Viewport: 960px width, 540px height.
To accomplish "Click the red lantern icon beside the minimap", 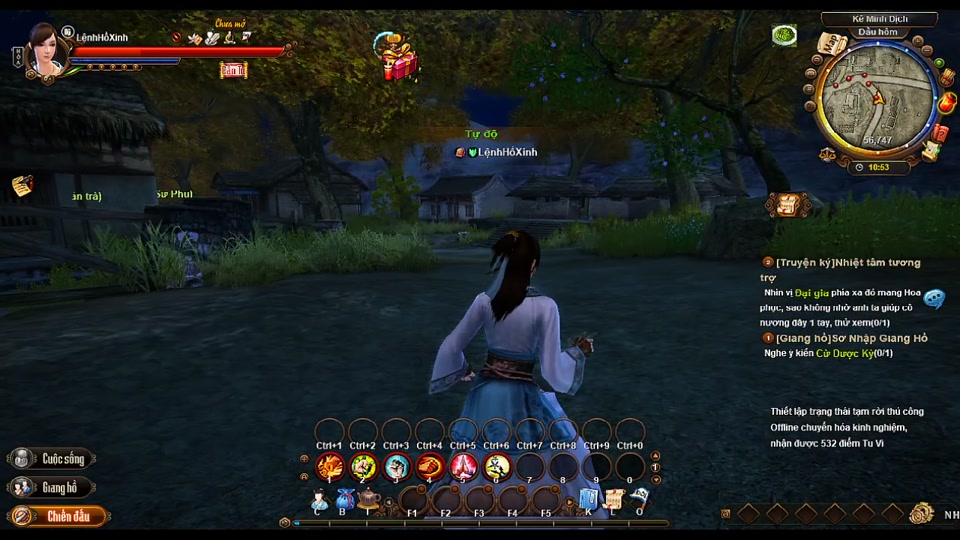I will 947,102.
